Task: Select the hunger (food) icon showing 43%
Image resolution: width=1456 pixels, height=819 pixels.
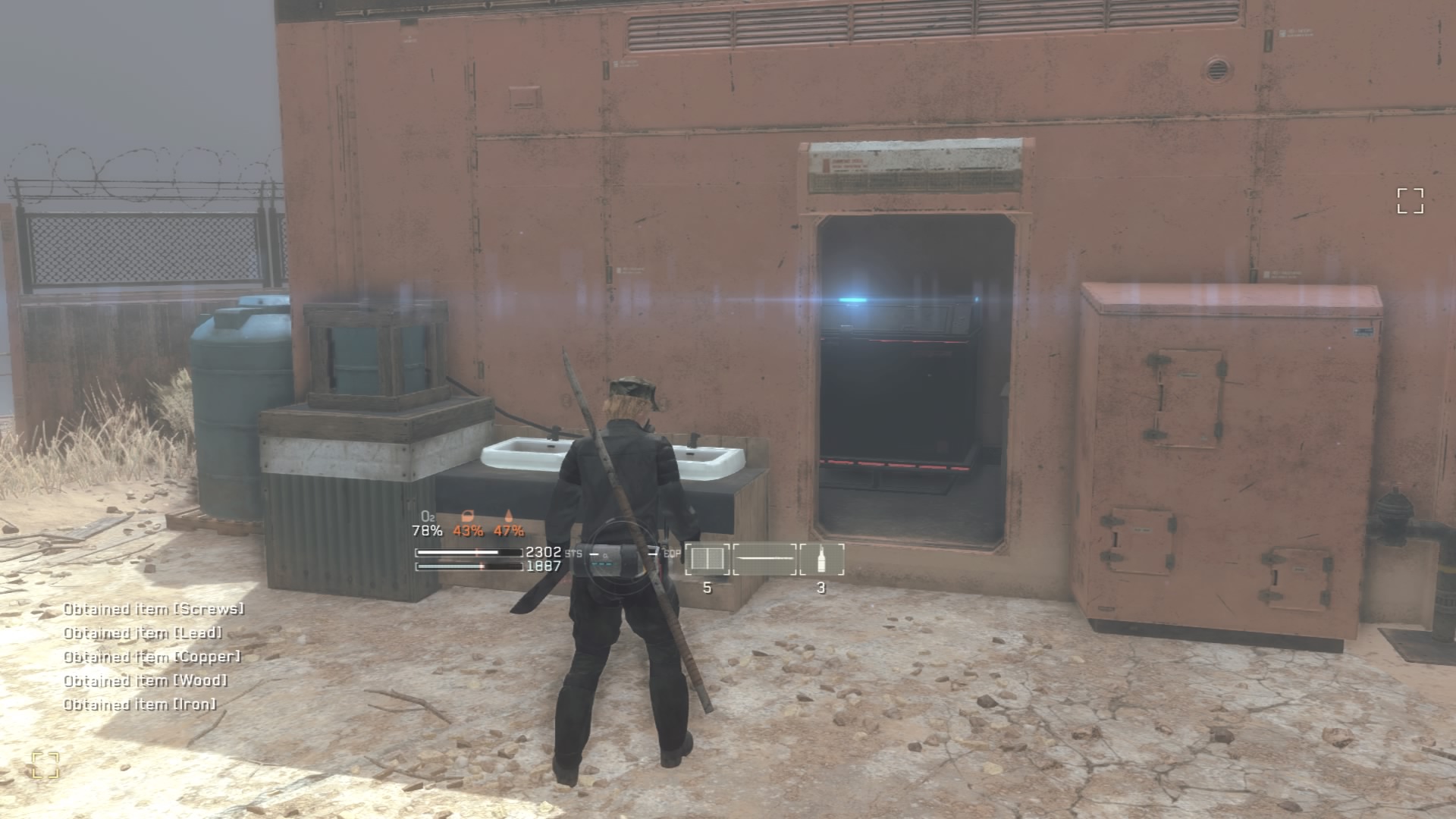Action: pyautogui.click(x=468, y=518)
